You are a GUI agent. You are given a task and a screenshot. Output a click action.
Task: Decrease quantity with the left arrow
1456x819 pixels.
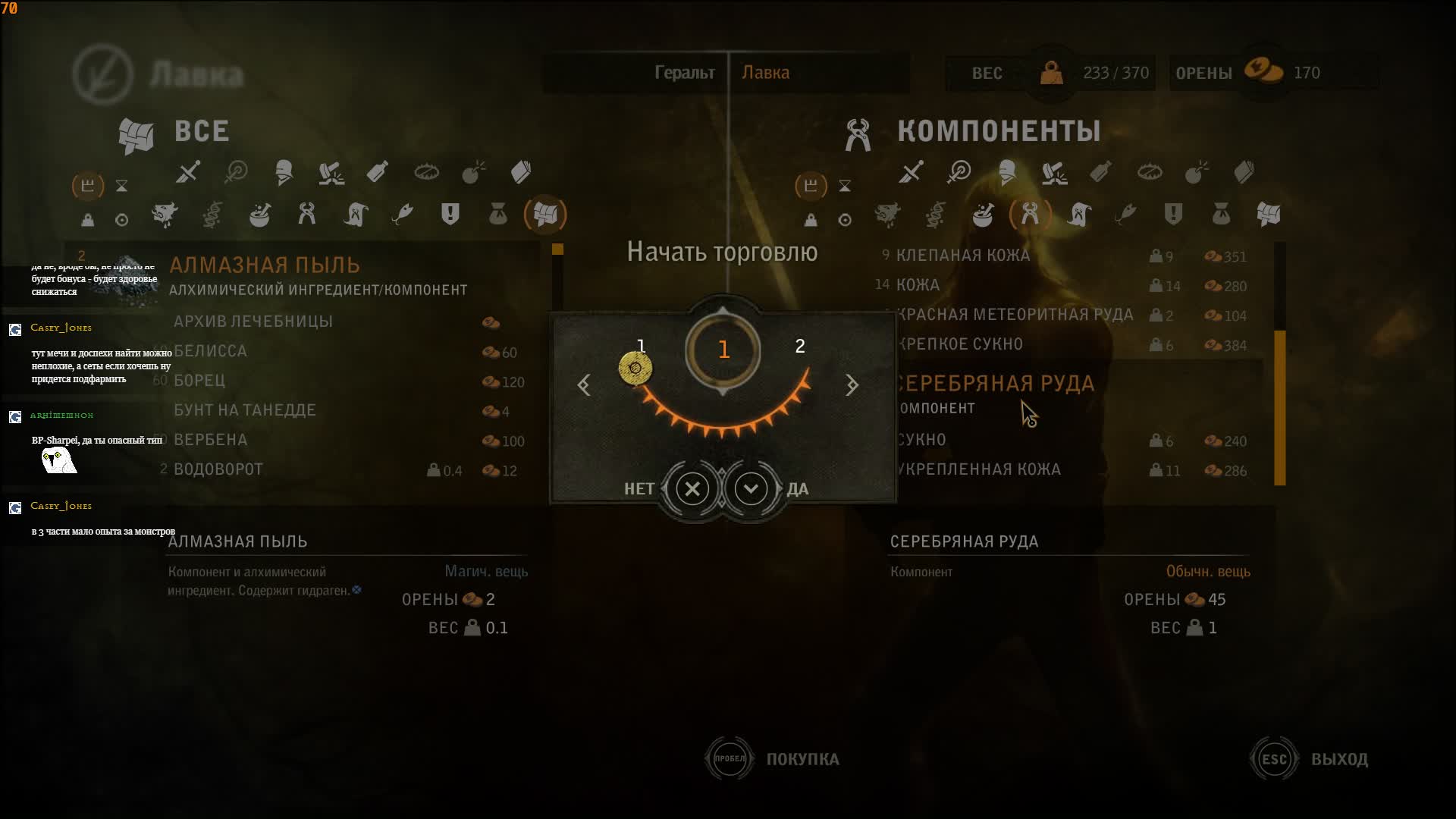[x=584, y=385]
